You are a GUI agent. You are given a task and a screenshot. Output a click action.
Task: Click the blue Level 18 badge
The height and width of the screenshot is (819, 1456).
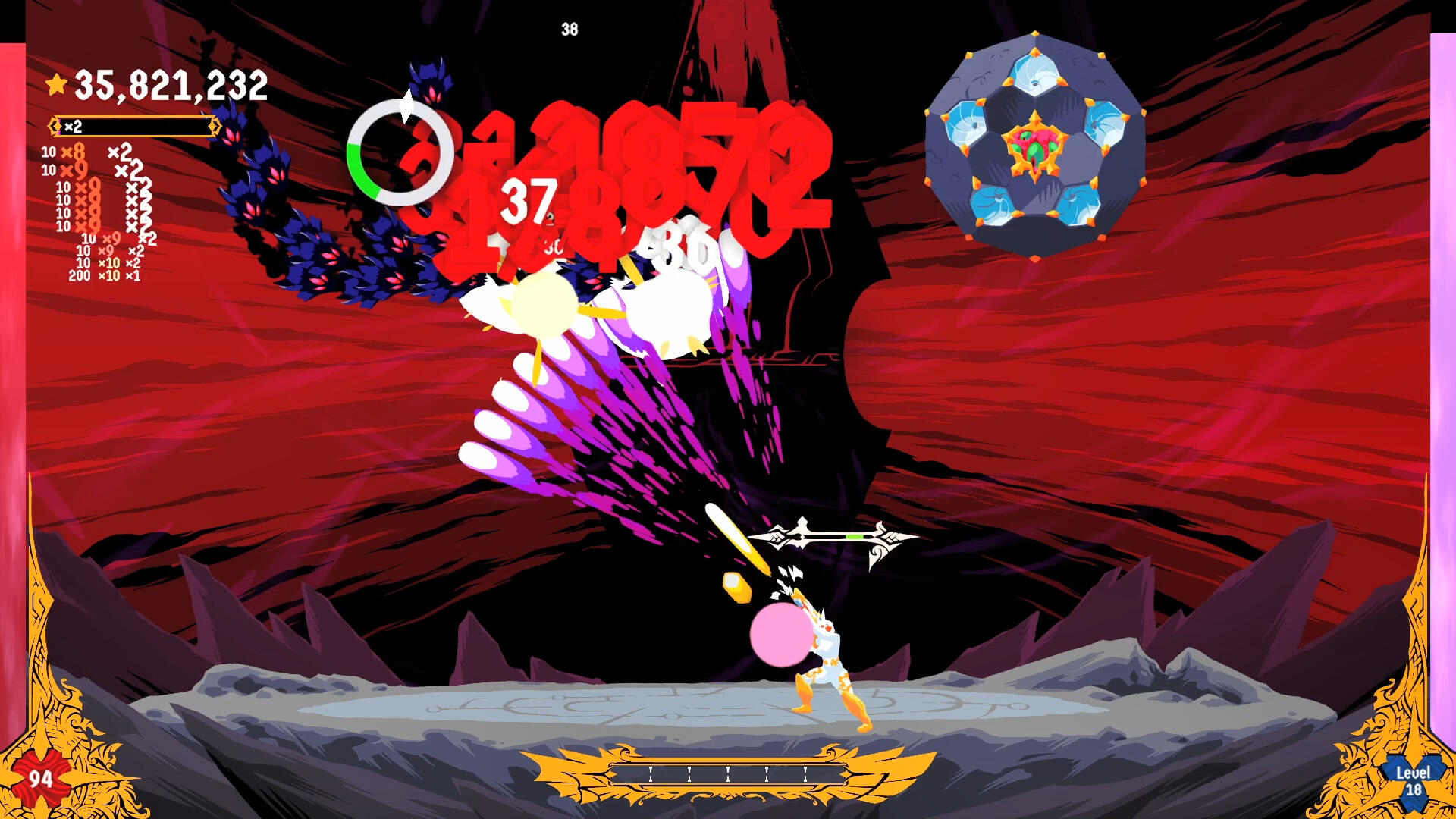1413,781
